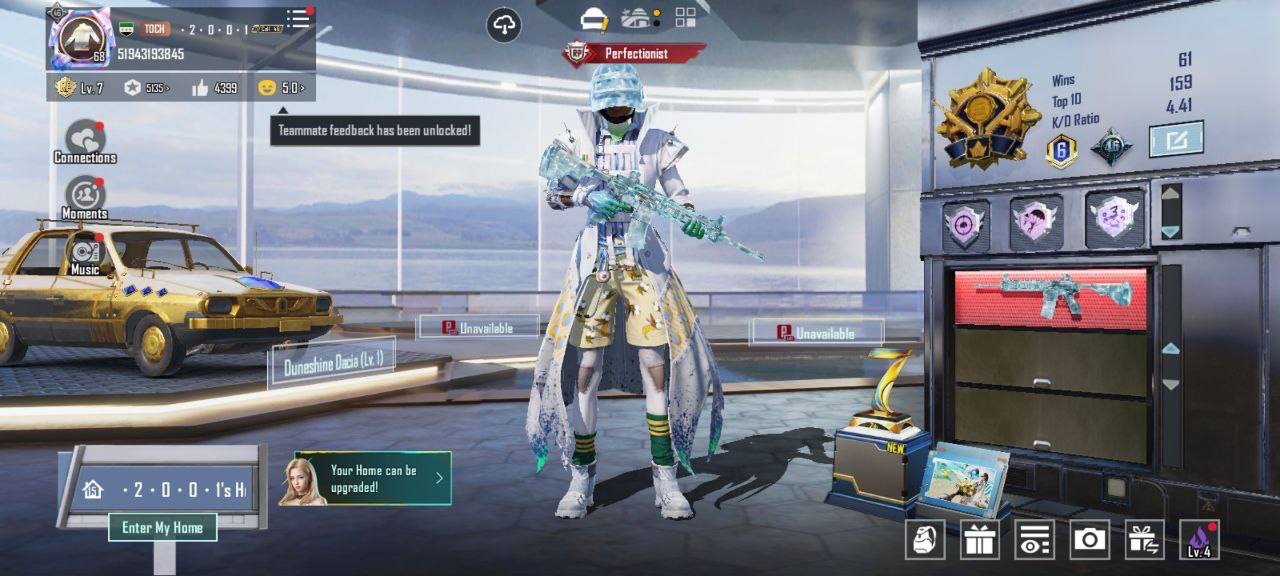Screen dimensions: 1280x576
Task: Select the Duneshine Dacia vehicle label
Action: [x=332, y=362]
